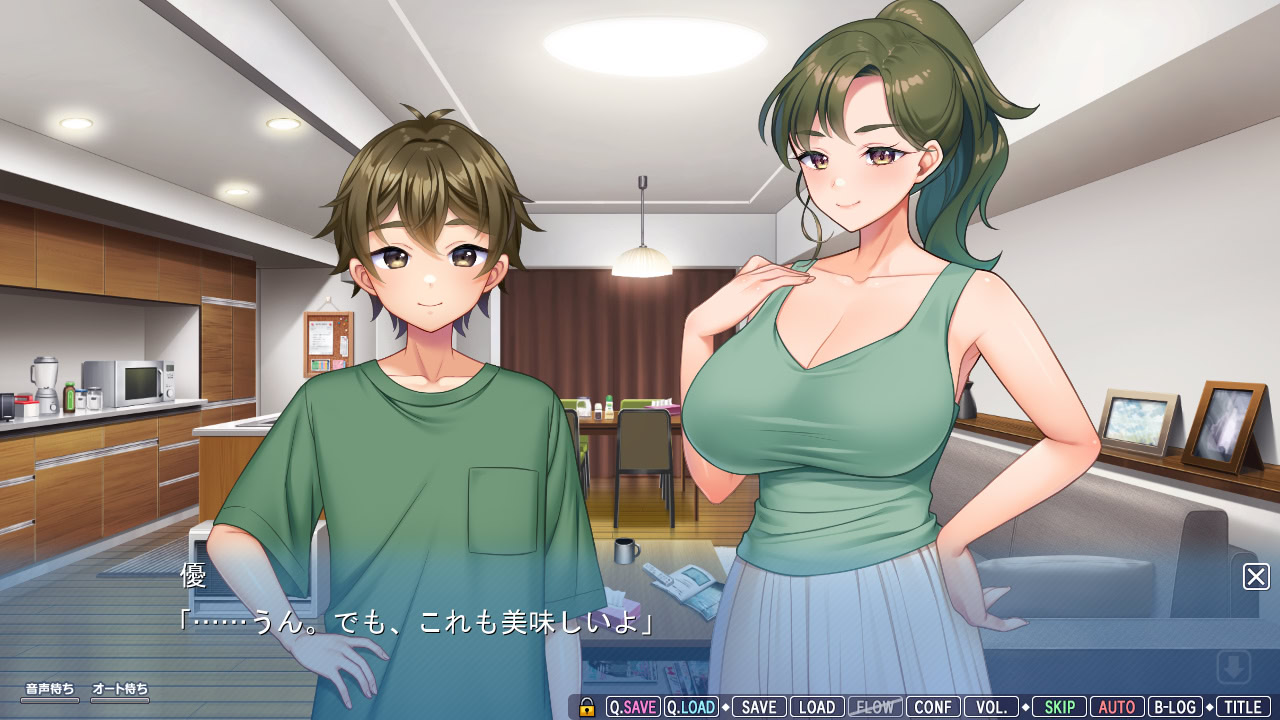
Task: Open the LOAD menu
Action: pos(817,707)
